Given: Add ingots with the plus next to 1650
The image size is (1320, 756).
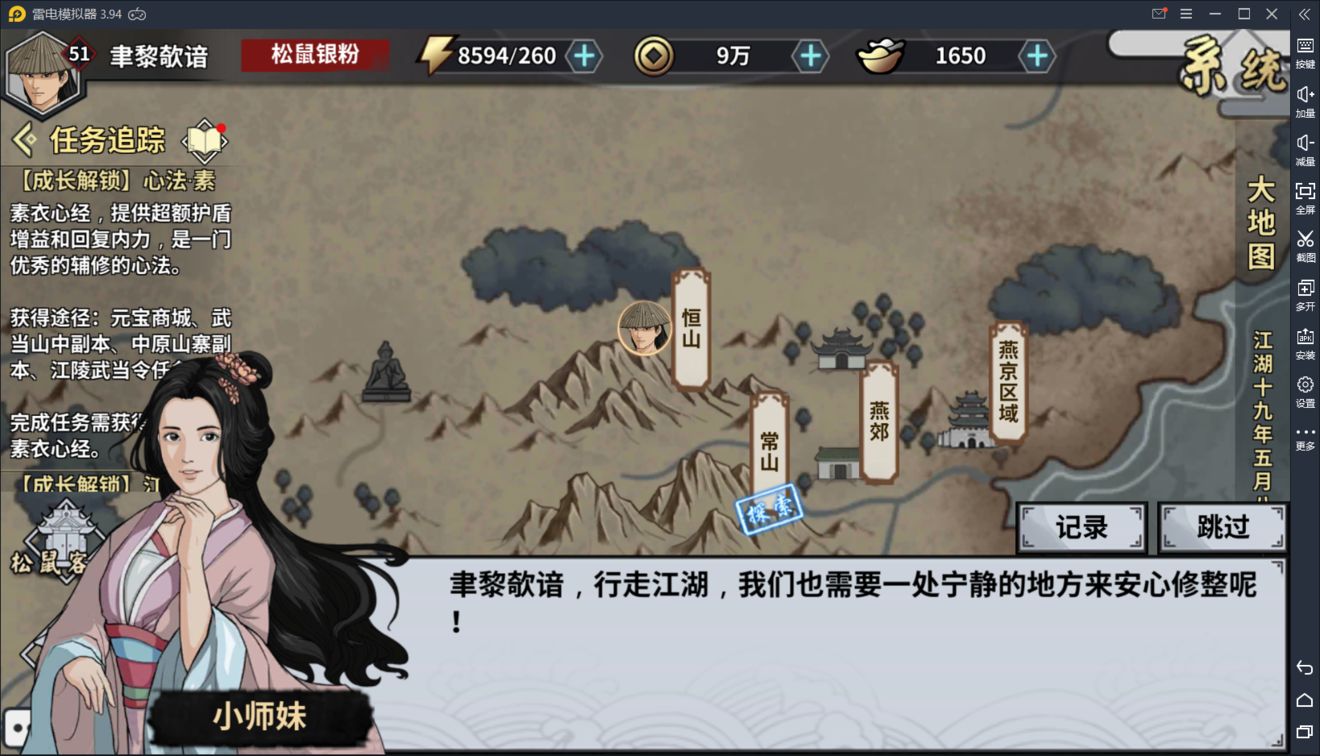Looking at the screenshot, I should coord(1036,56).
